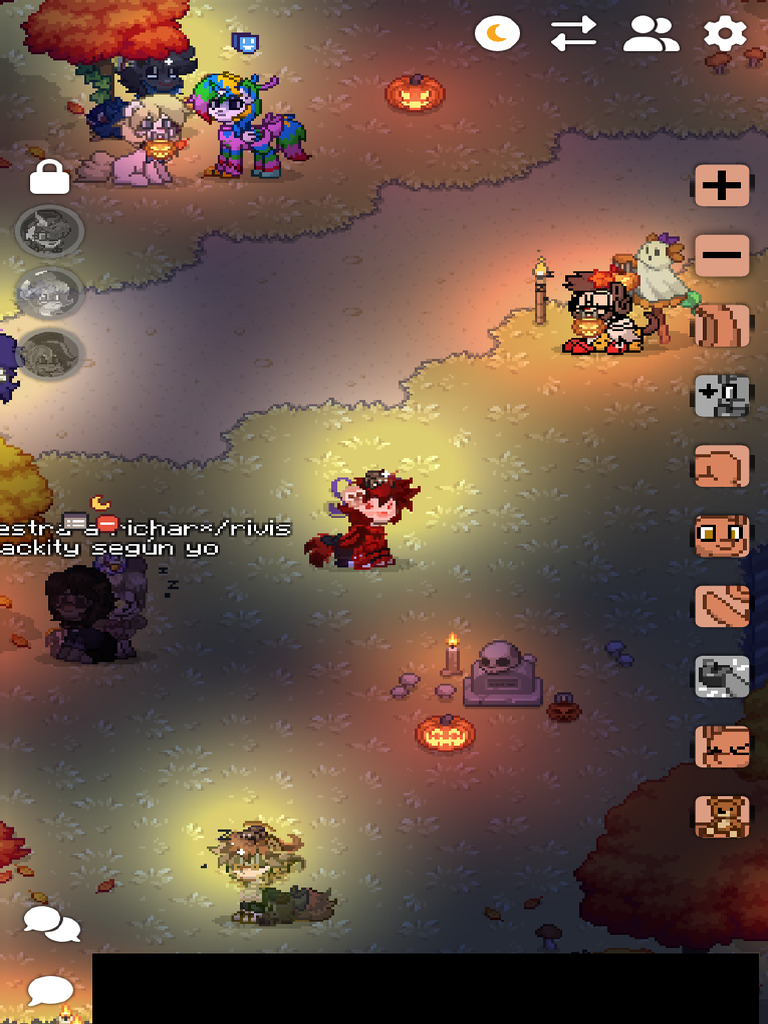Open the settings gear menu
Viewport: 768px width, 1024px height.
coord(725,35)
